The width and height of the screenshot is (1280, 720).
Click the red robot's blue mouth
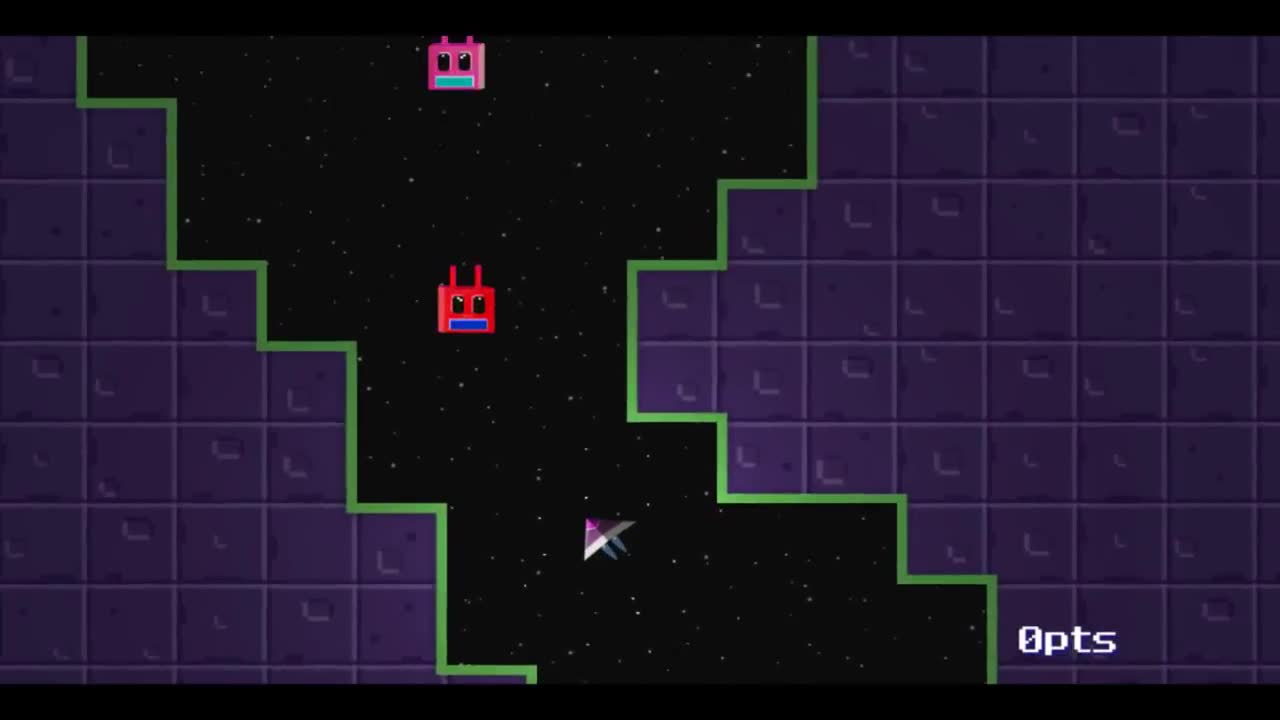pyautogui.click(x=468, y=324)
